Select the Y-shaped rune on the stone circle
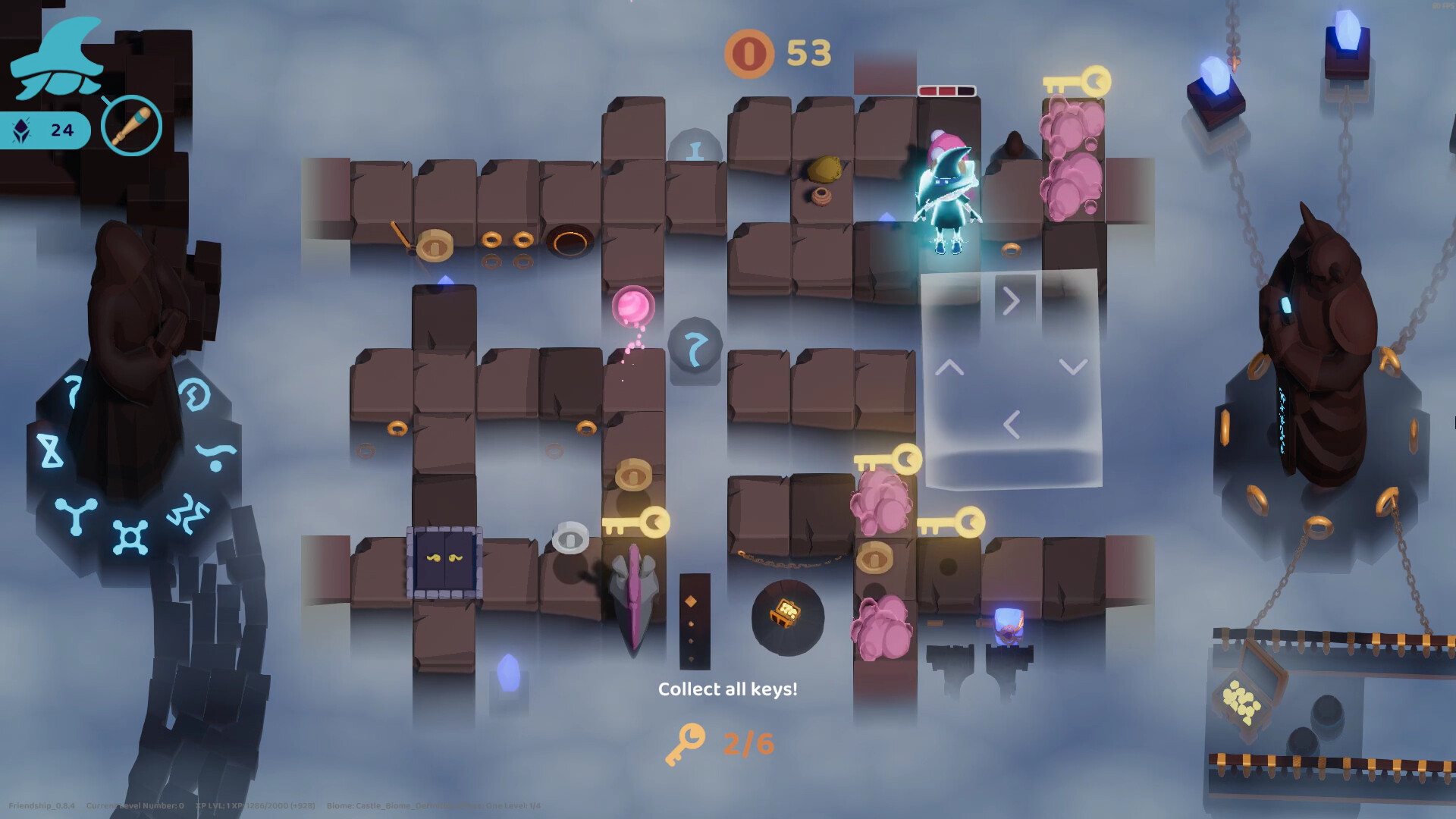 75,516
